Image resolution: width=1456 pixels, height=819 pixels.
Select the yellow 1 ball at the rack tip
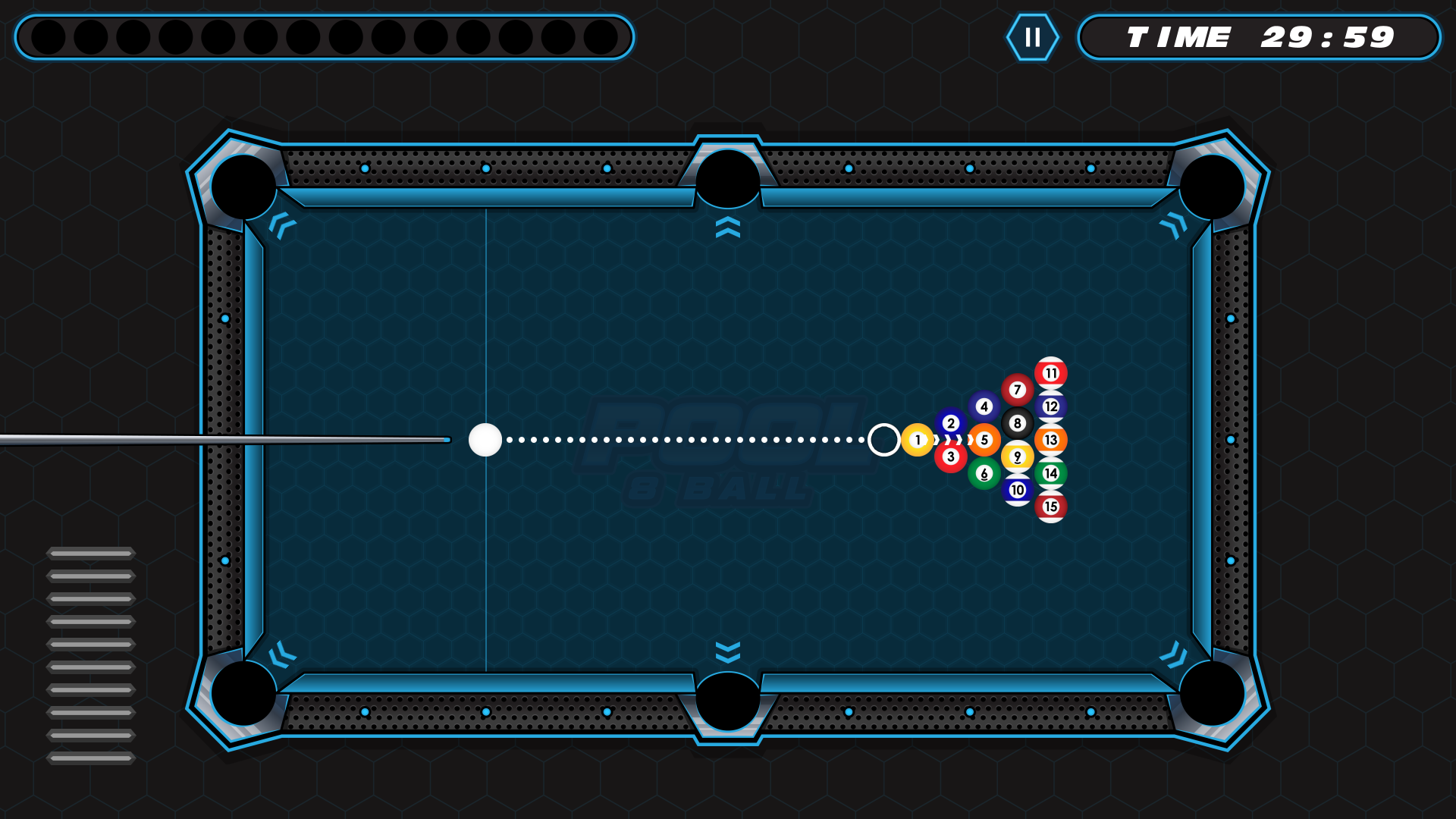click(x=916, y=438)
